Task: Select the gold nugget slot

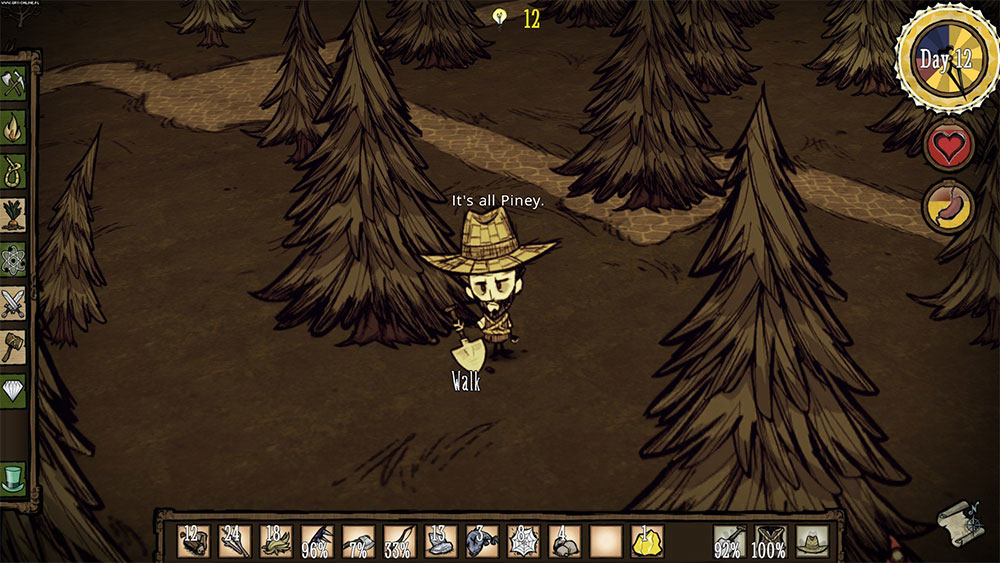Action: point(647,541)
